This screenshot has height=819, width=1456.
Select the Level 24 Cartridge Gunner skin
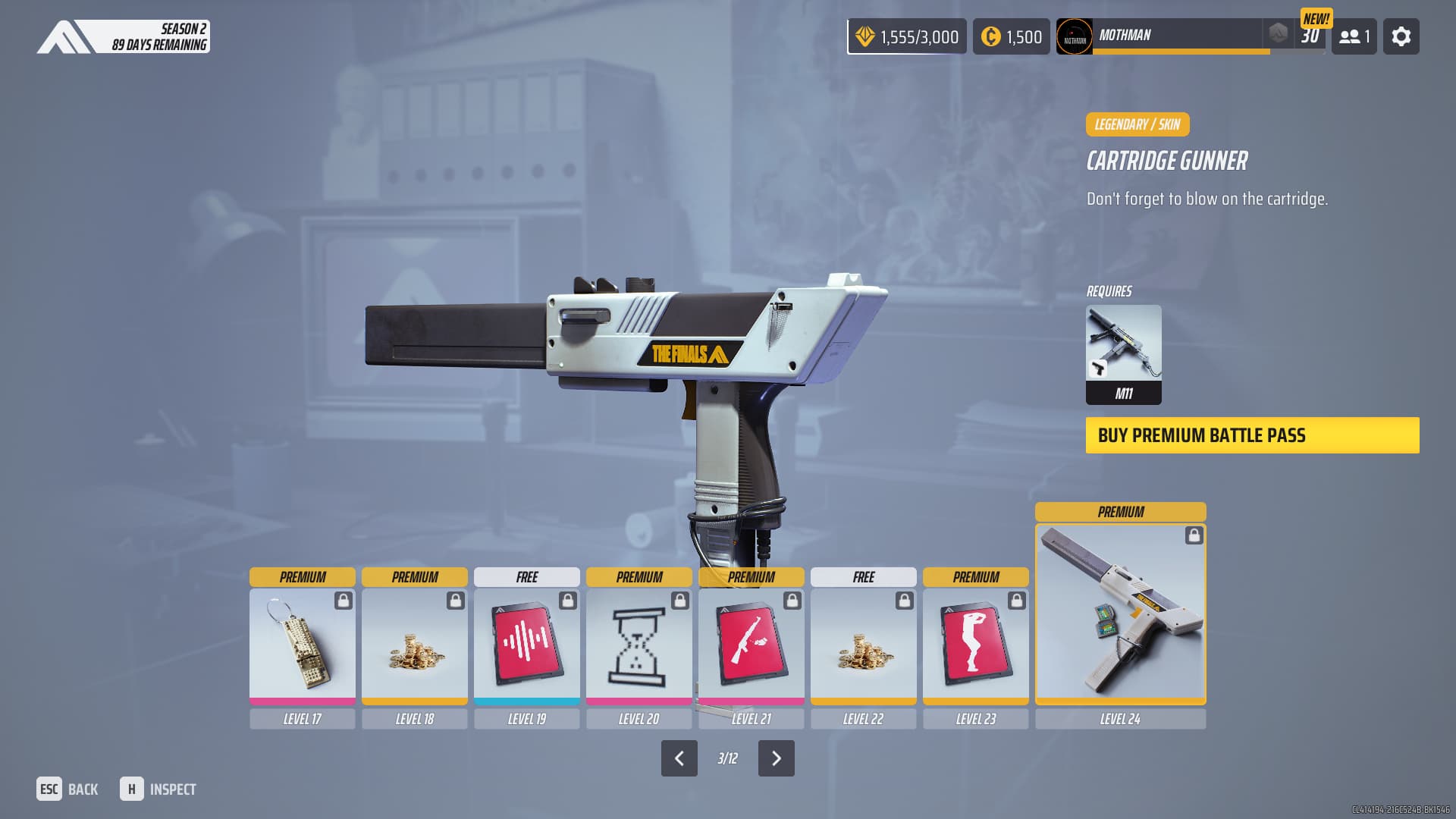point(1120,613)
